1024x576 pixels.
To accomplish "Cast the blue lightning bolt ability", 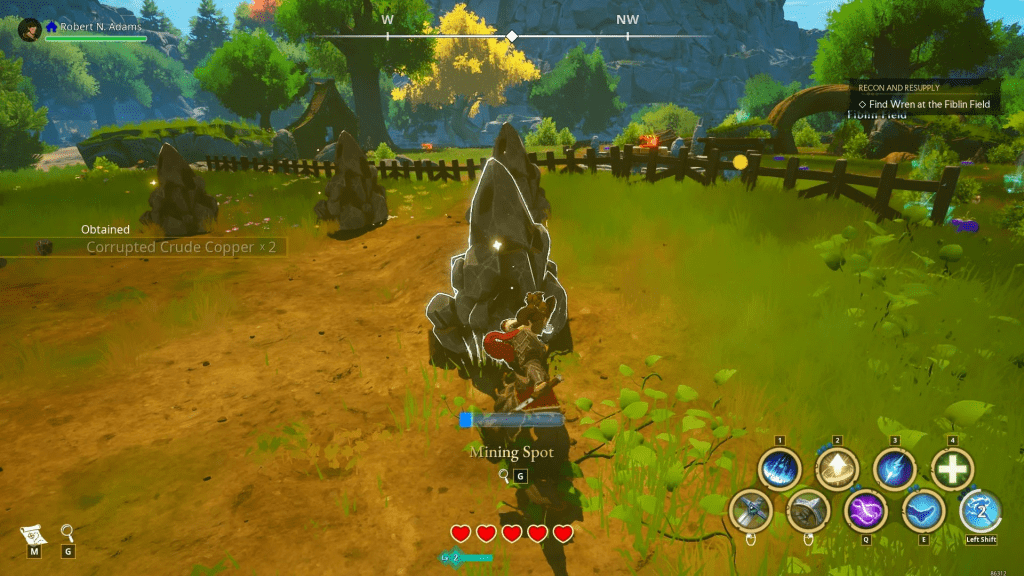I will click(x=894, y=468).
